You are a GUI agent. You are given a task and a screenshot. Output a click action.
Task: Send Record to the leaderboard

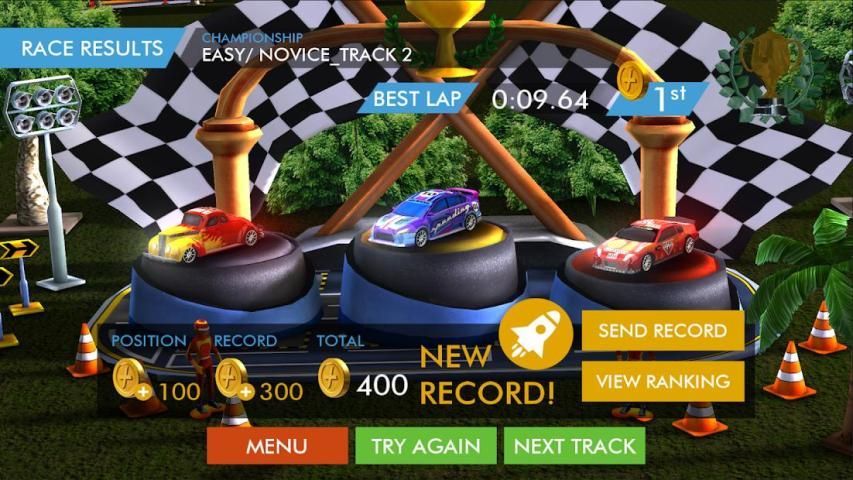(x=662, y=331)
